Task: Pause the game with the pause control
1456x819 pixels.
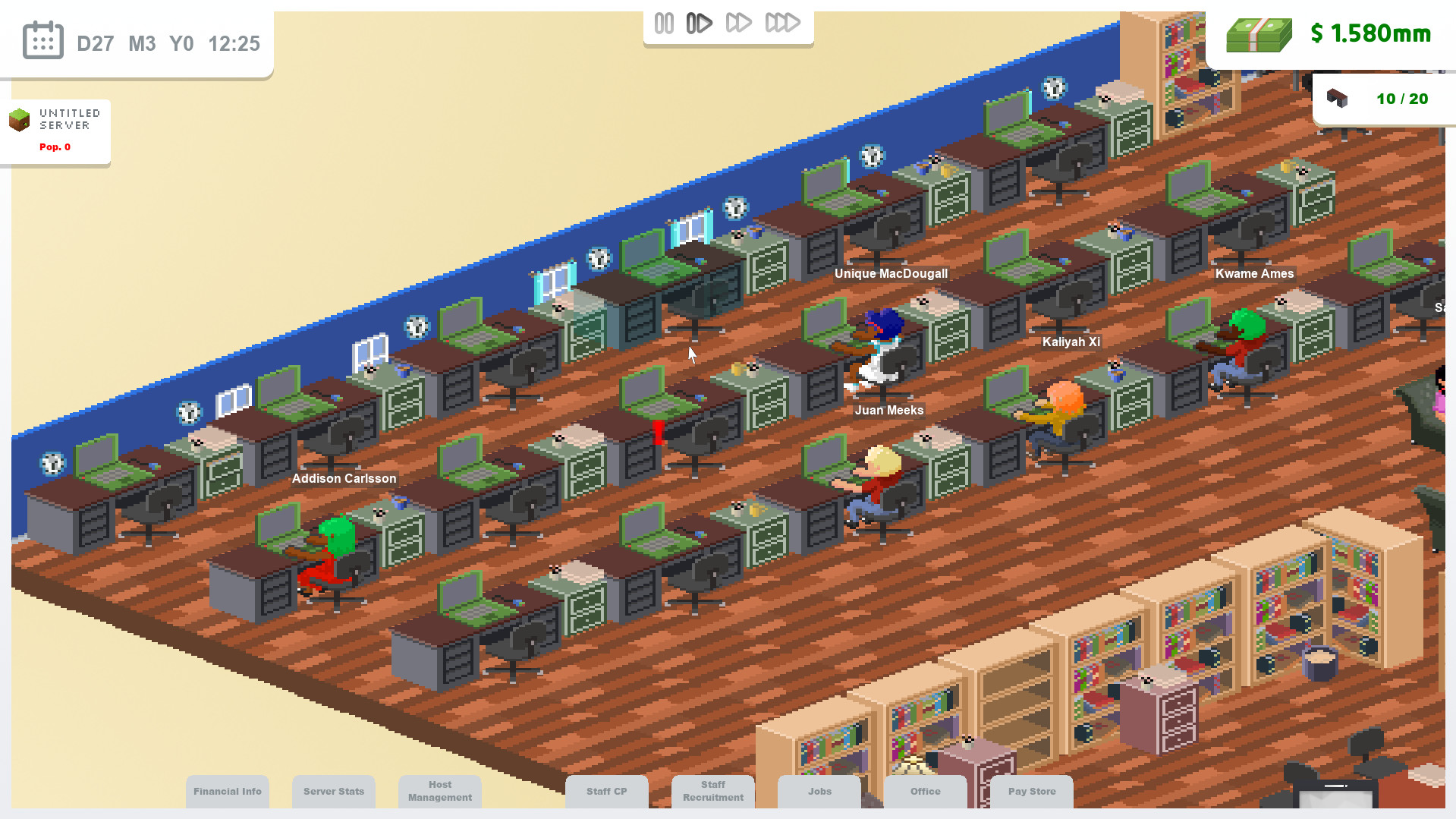Action: click(x=664, y=22)
